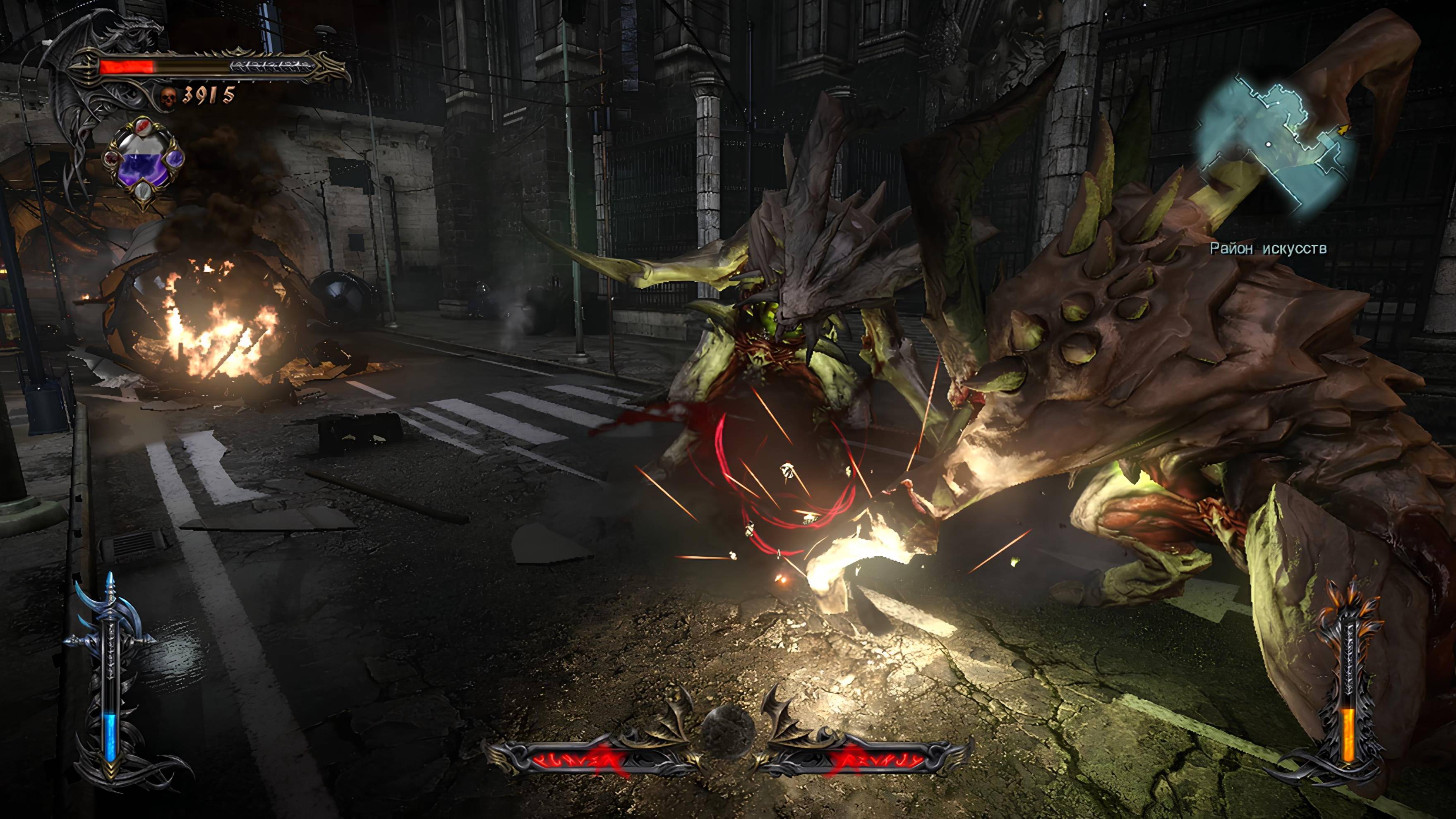Screen dimensions: 1456x819
Task: Select the purple relic amulet selector
Action: coord(144,163)
